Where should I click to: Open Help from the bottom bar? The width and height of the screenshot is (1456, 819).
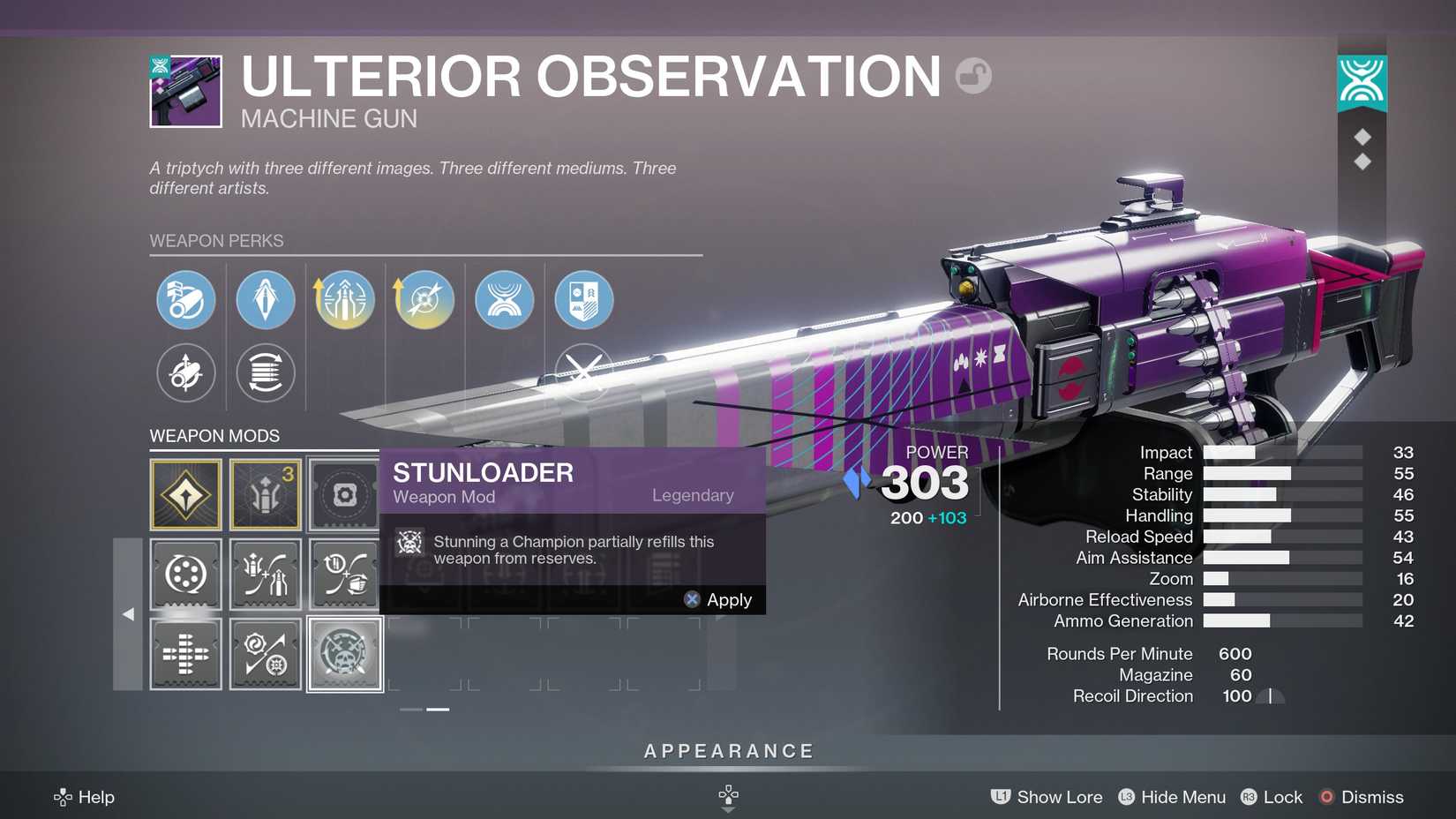[85, 797]
